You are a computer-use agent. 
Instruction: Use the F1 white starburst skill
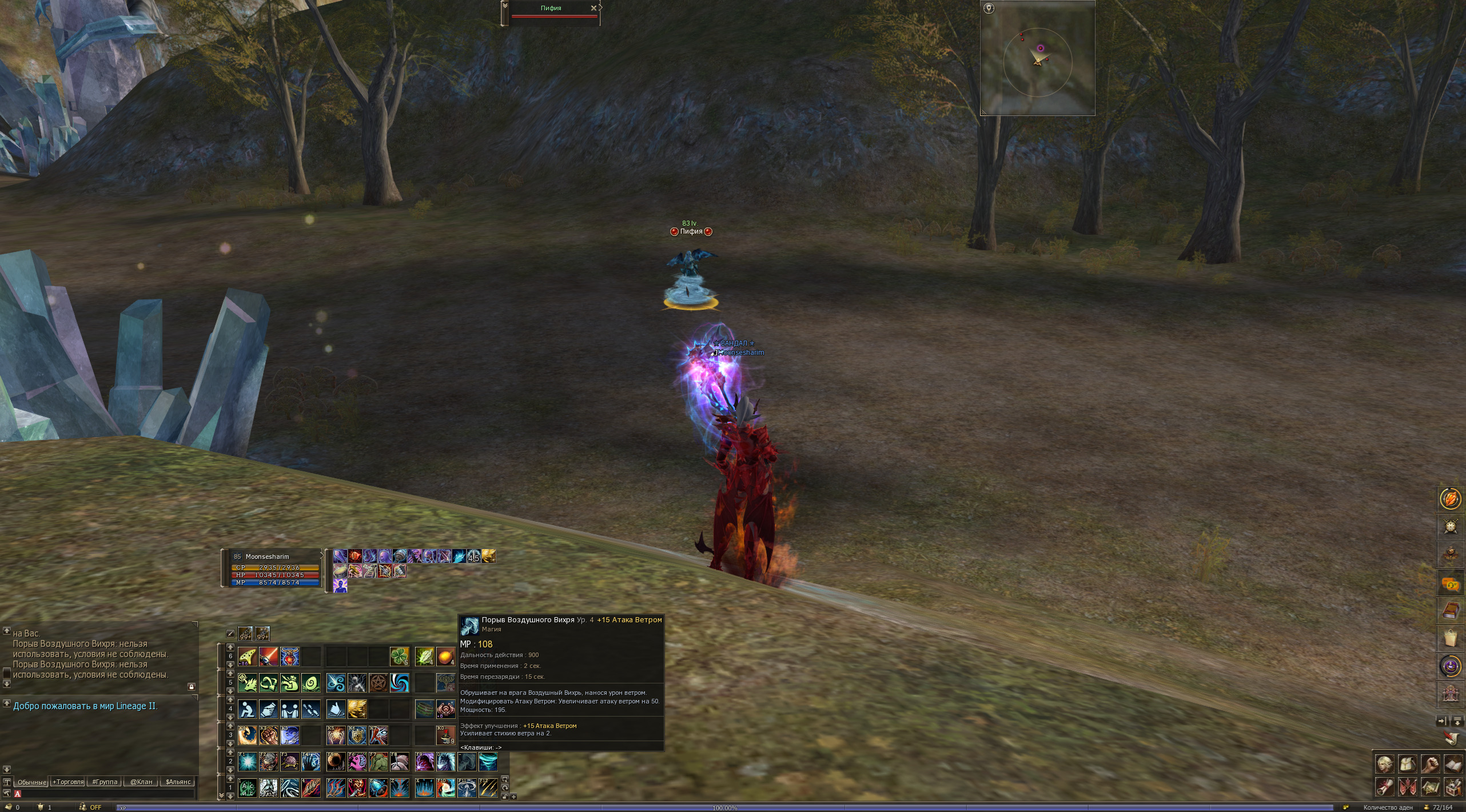click(x=247, y=762)
